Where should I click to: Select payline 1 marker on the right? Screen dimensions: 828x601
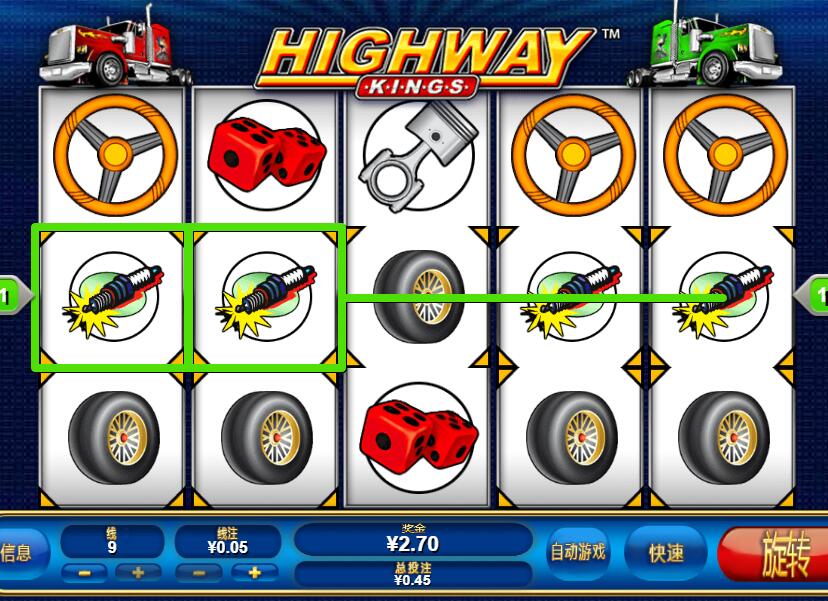[815, 296]
